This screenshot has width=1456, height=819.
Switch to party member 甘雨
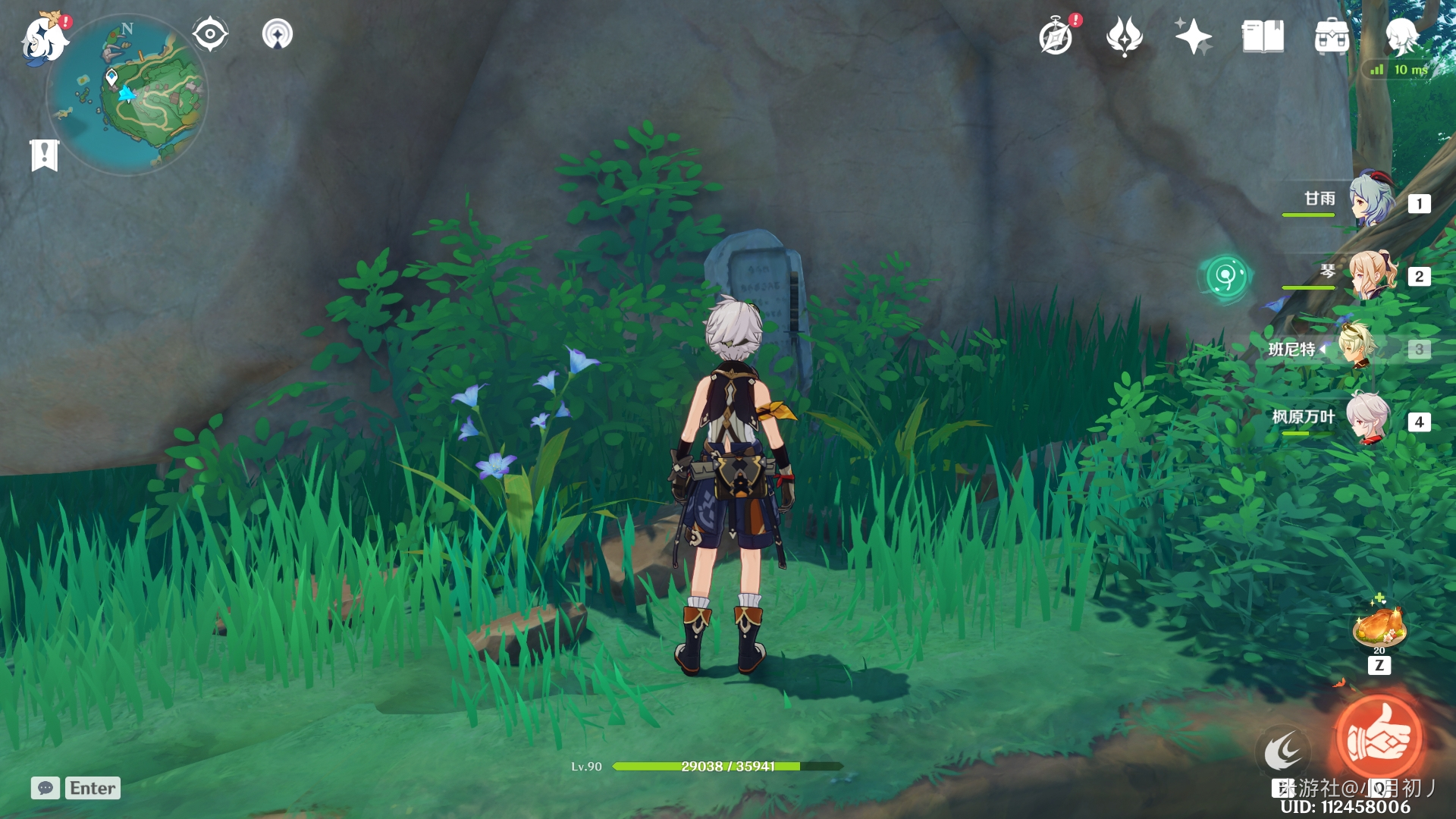coord(1371,200)
